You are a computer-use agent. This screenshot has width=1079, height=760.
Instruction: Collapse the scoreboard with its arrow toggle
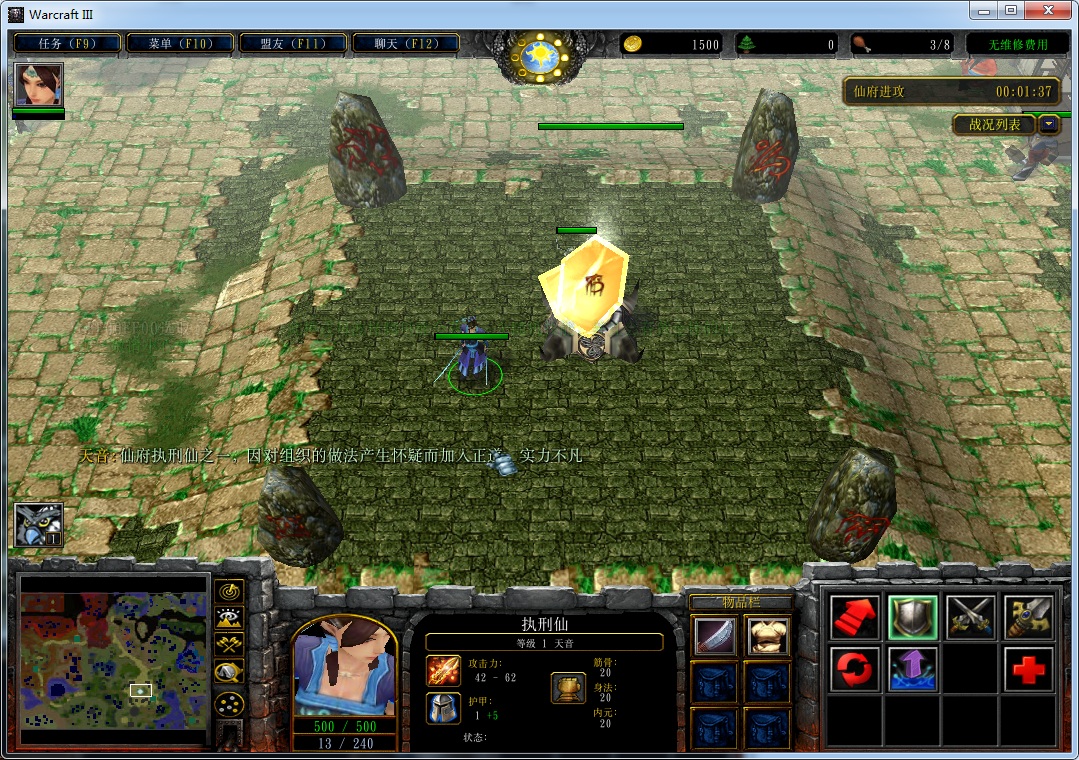pos(1048,124)
